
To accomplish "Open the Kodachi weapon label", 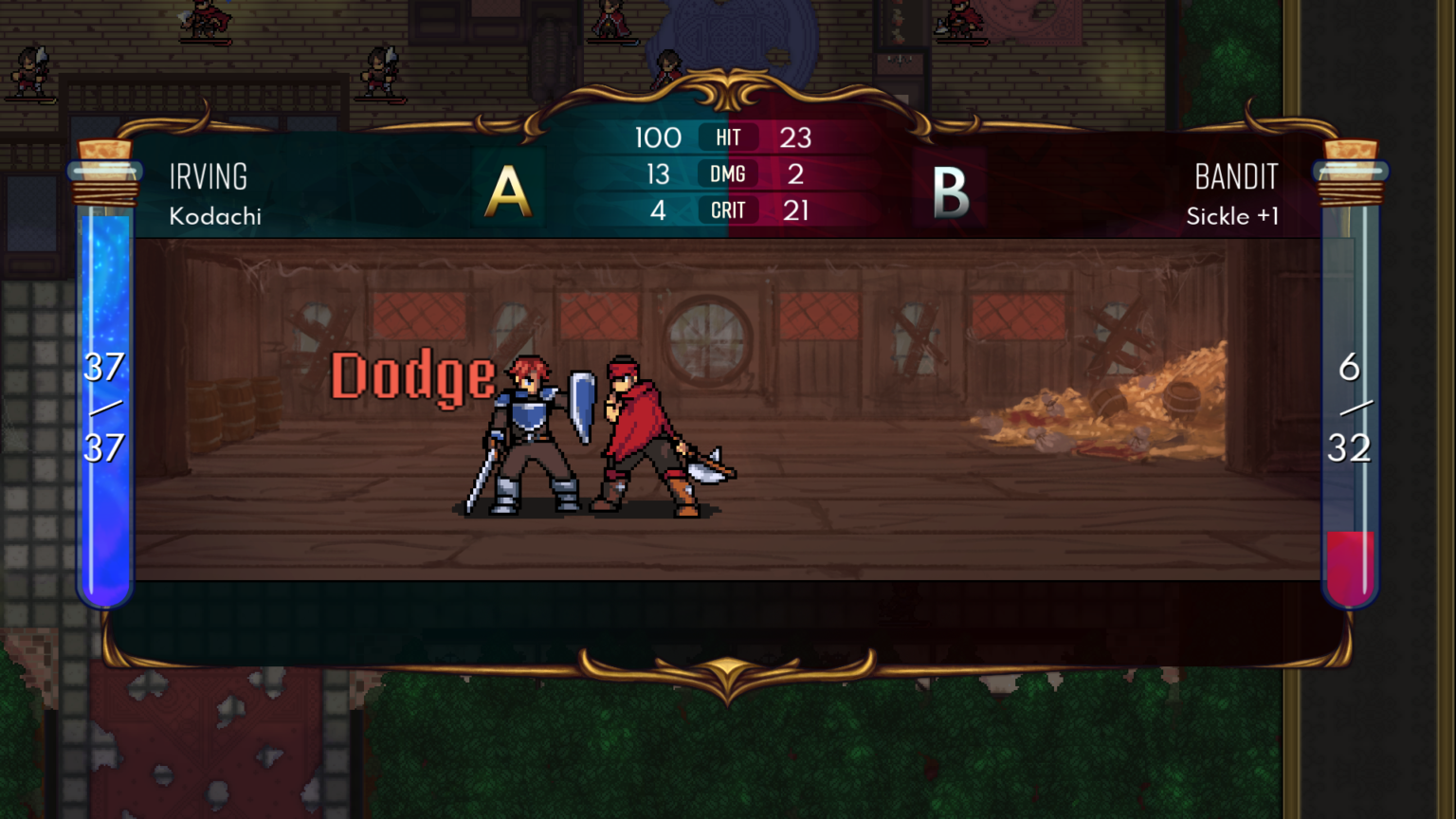I will (214, 216).
